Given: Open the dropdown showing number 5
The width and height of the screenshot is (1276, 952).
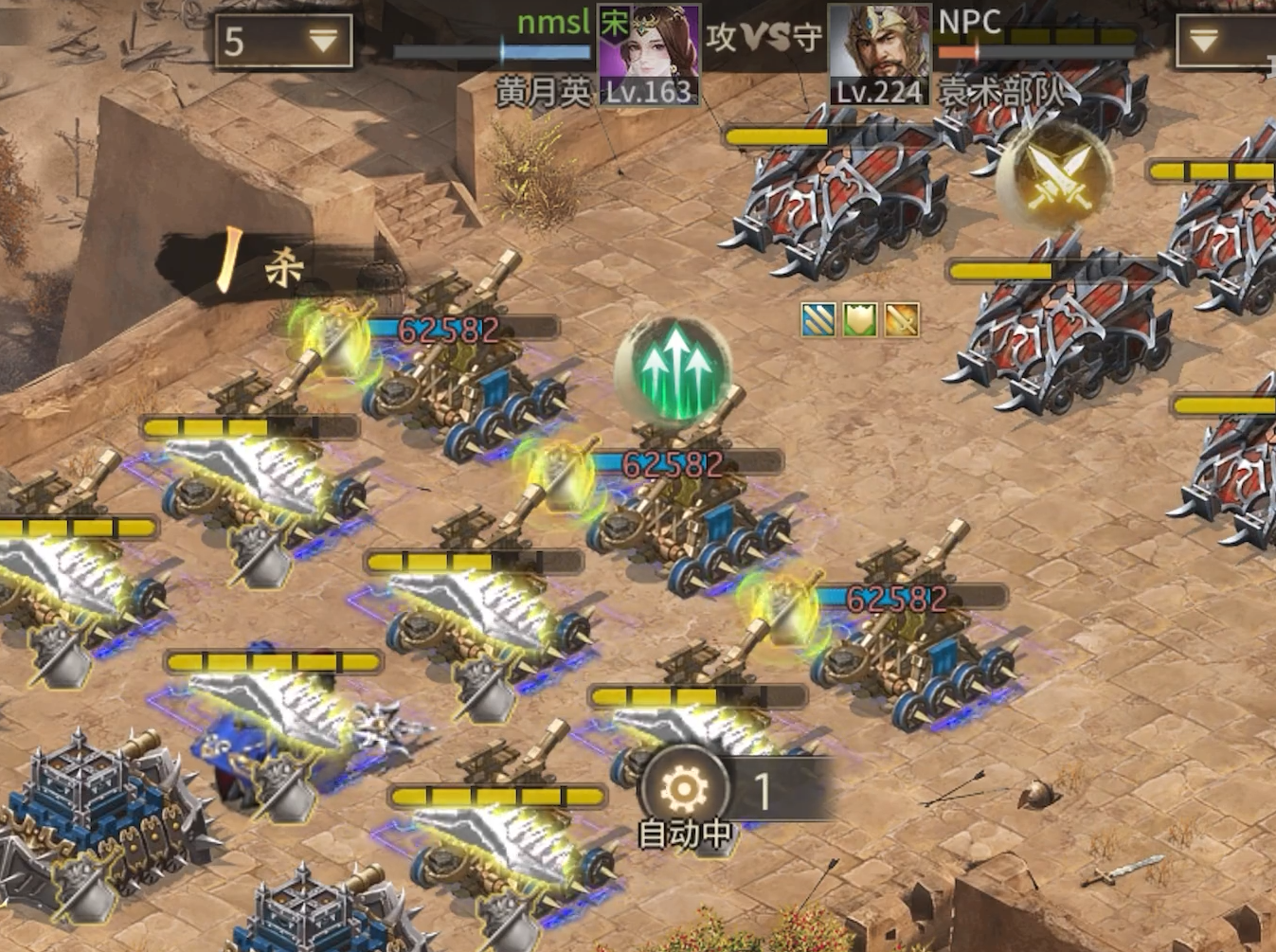Looking at the screenshot, I should 283,42.
